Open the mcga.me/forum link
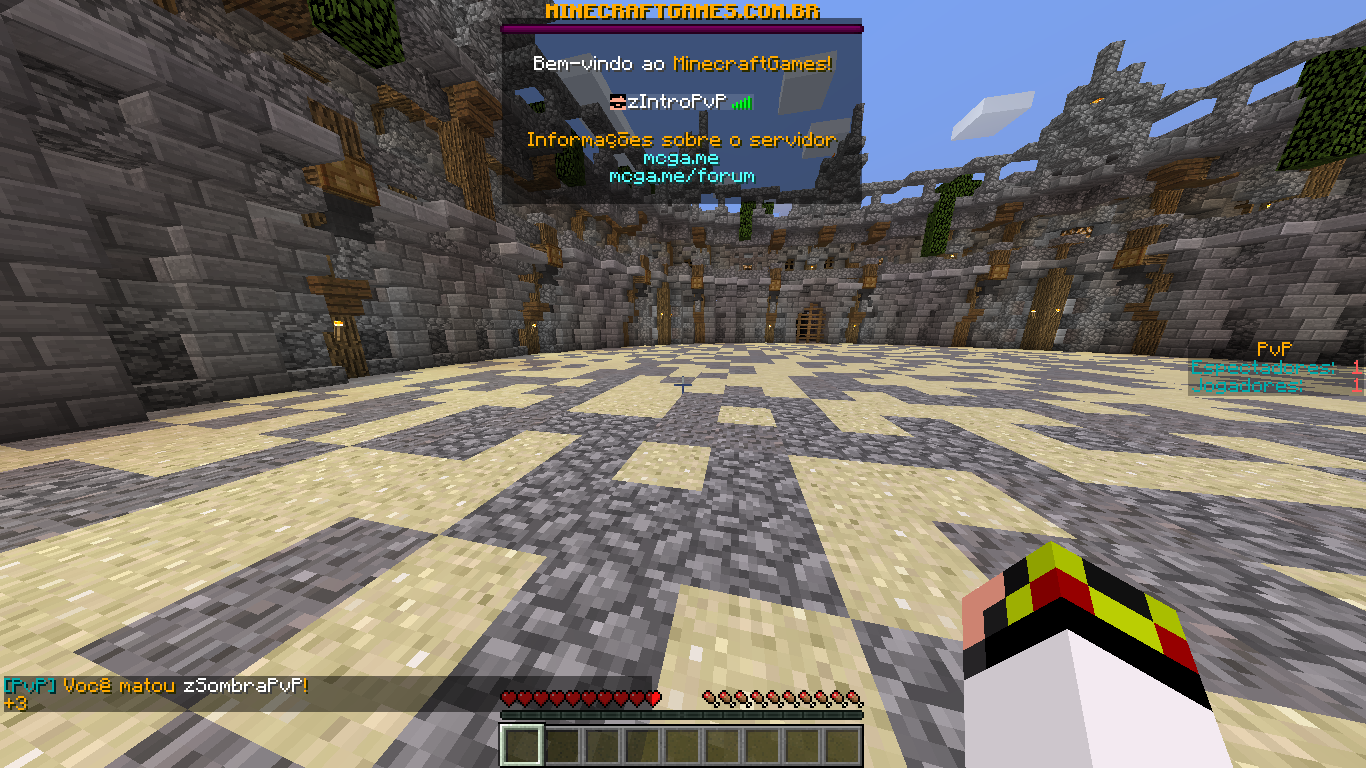 (x=681, y=176)
